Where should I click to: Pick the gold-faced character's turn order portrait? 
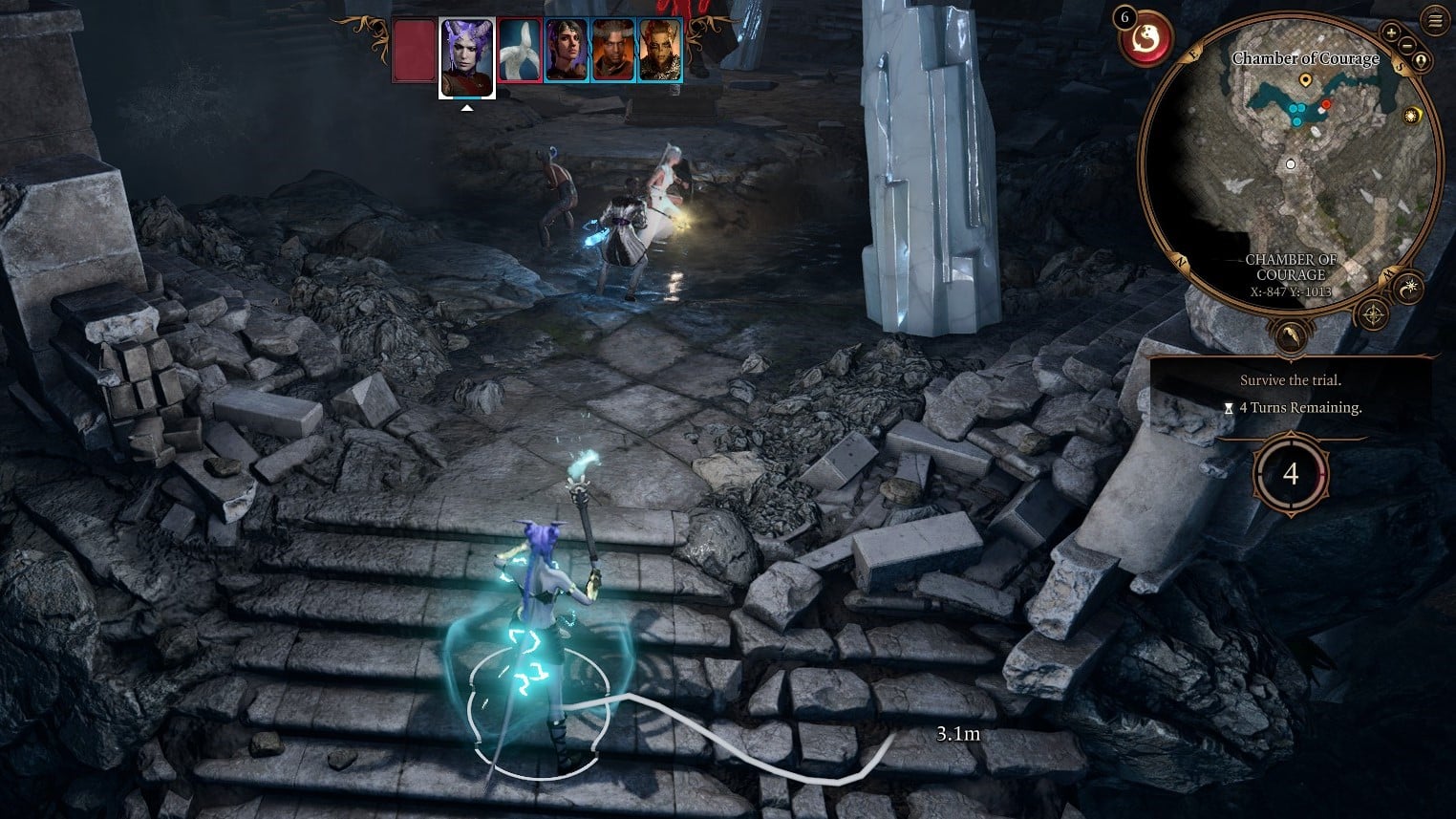660,50
